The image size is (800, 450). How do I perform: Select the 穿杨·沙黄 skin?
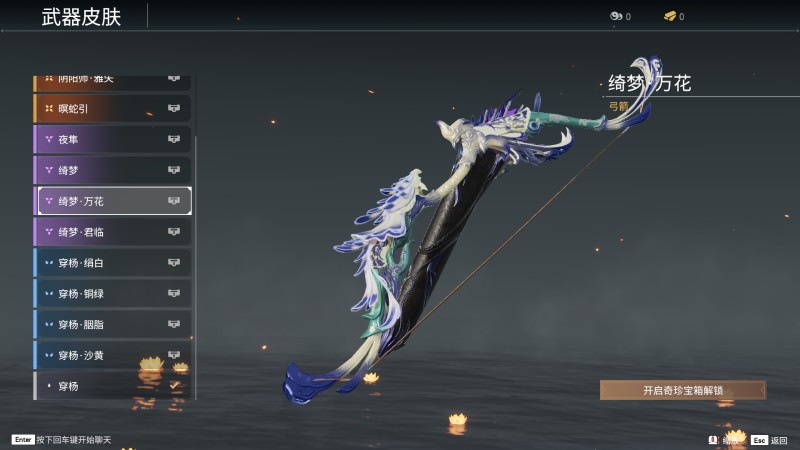point(112,355)
